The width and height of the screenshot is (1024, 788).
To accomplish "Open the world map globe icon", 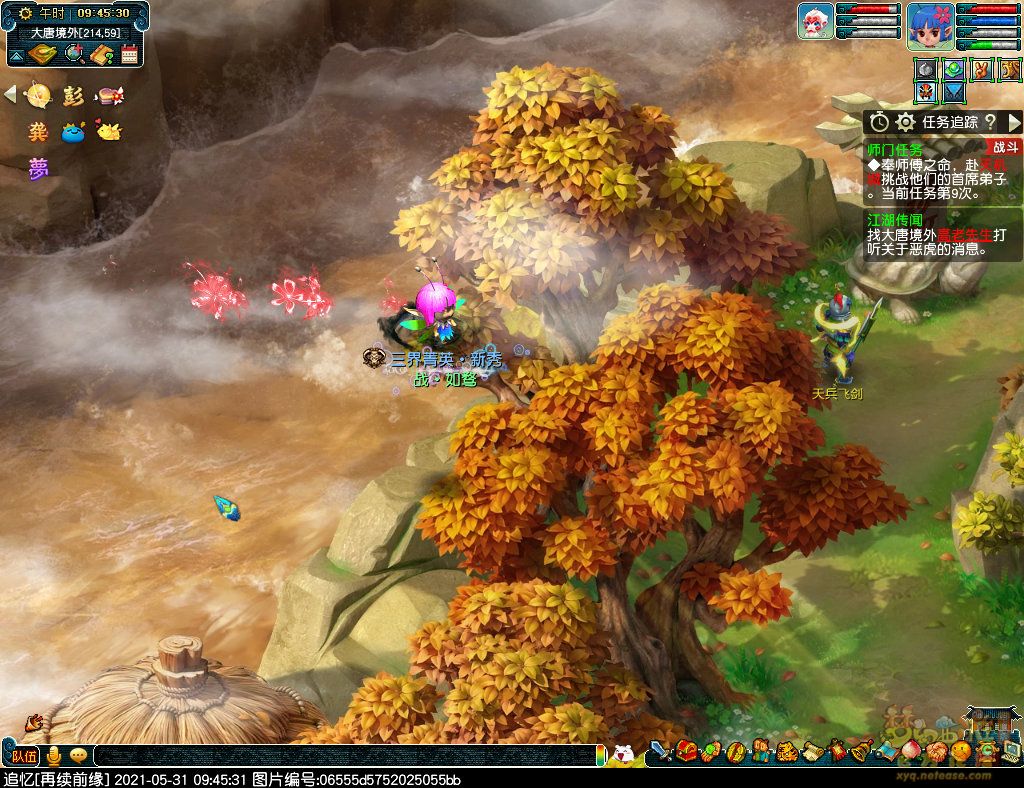I will click(x=74, y=54).
